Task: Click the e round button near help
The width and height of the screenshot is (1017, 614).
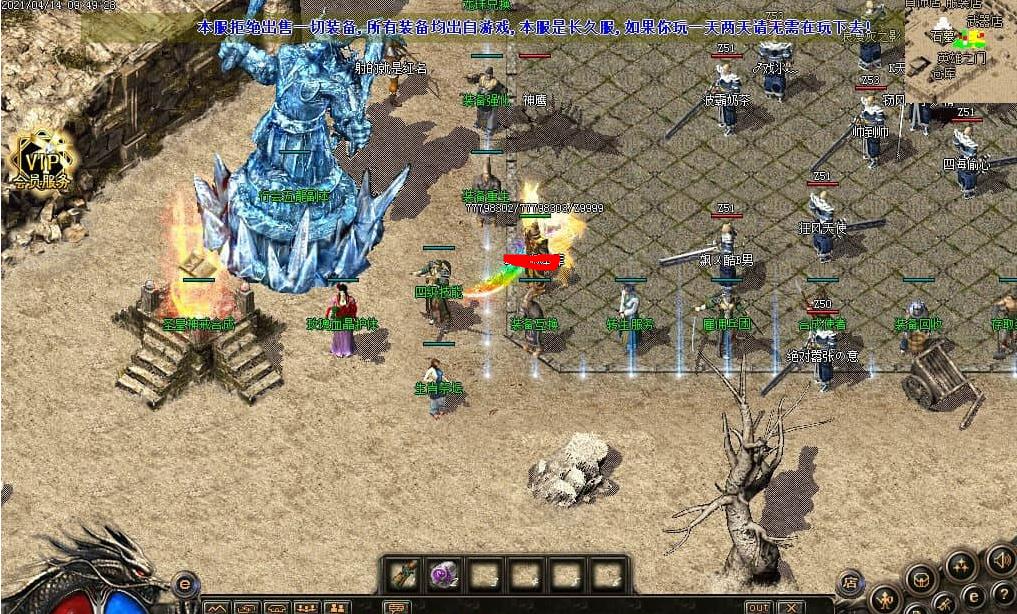Action: (x=974, y=597)
